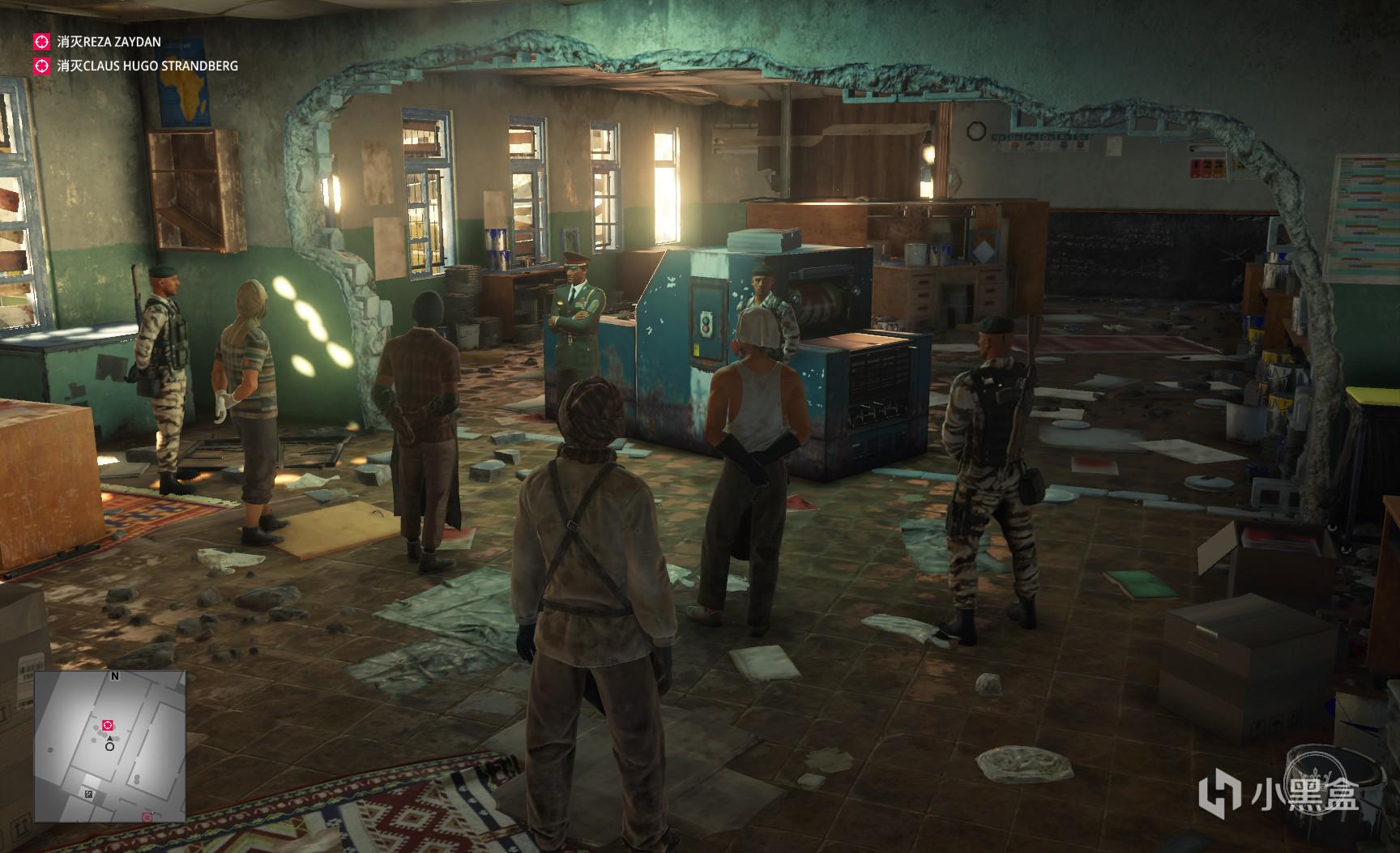Click the faded target marker at the minimap's edge

[x=147, y=817]
